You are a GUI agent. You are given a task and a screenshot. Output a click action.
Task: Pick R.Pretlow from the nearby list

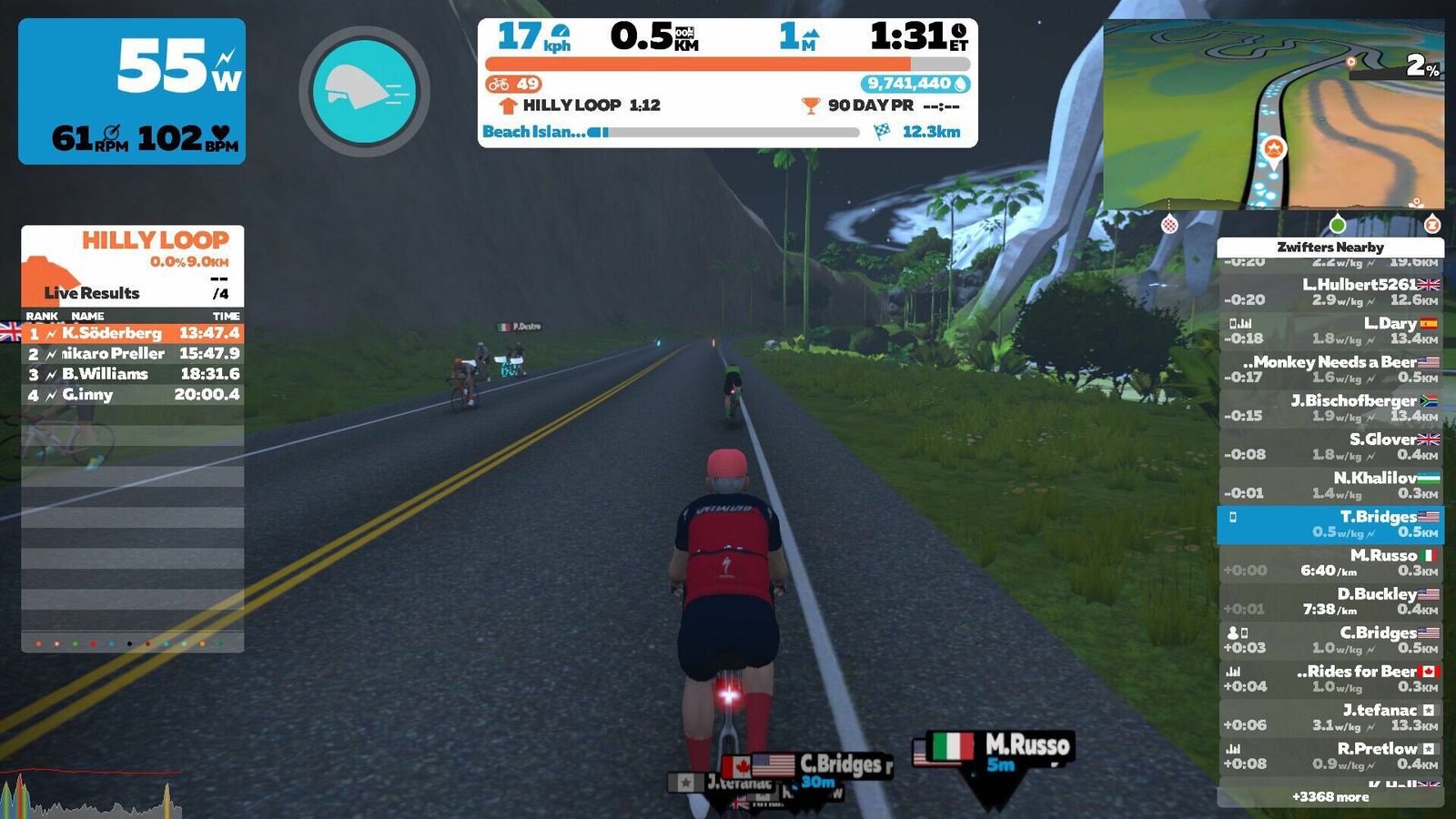point(1330,756)
